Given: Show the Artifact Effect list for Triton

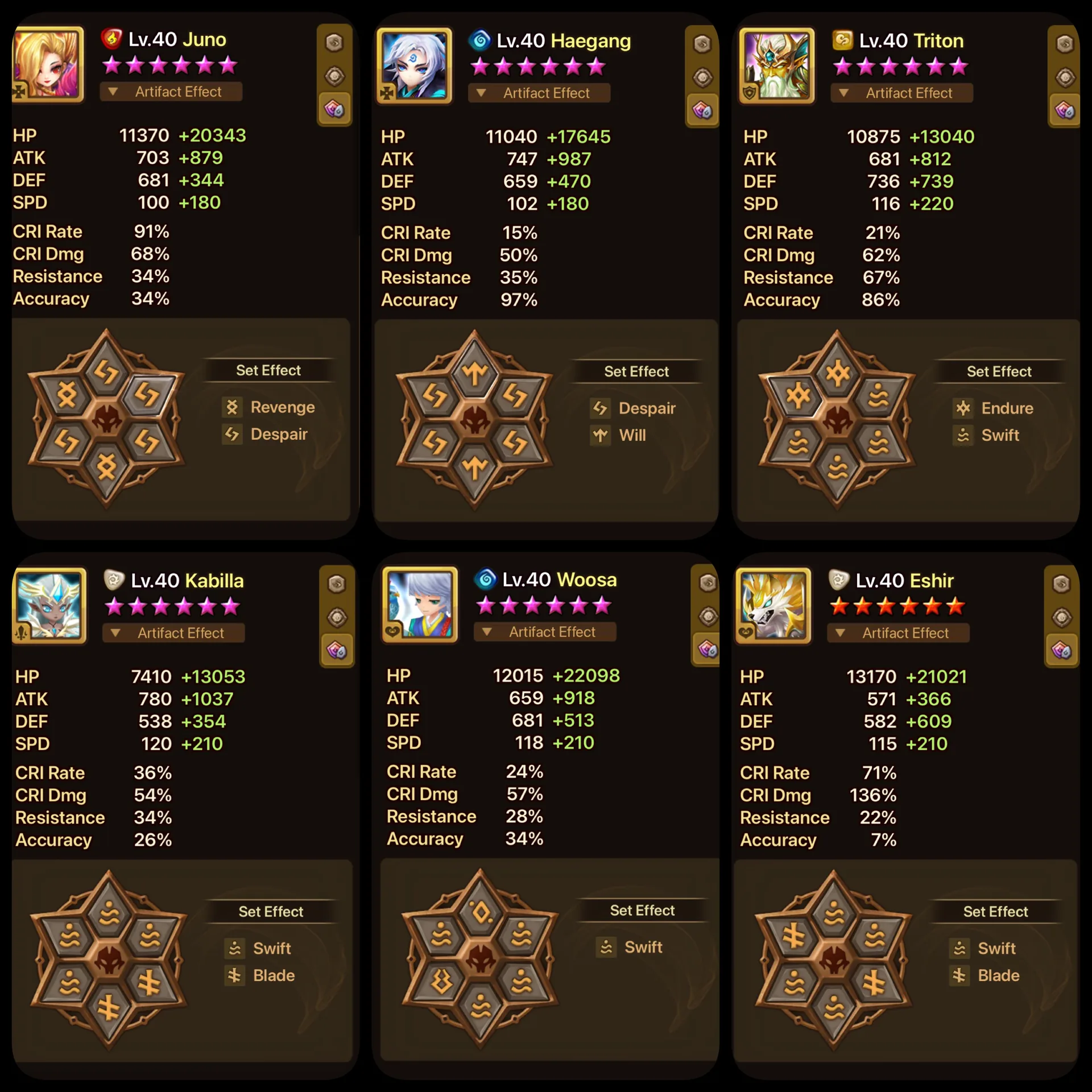Looking at the screenshot, I should [901, 93].
